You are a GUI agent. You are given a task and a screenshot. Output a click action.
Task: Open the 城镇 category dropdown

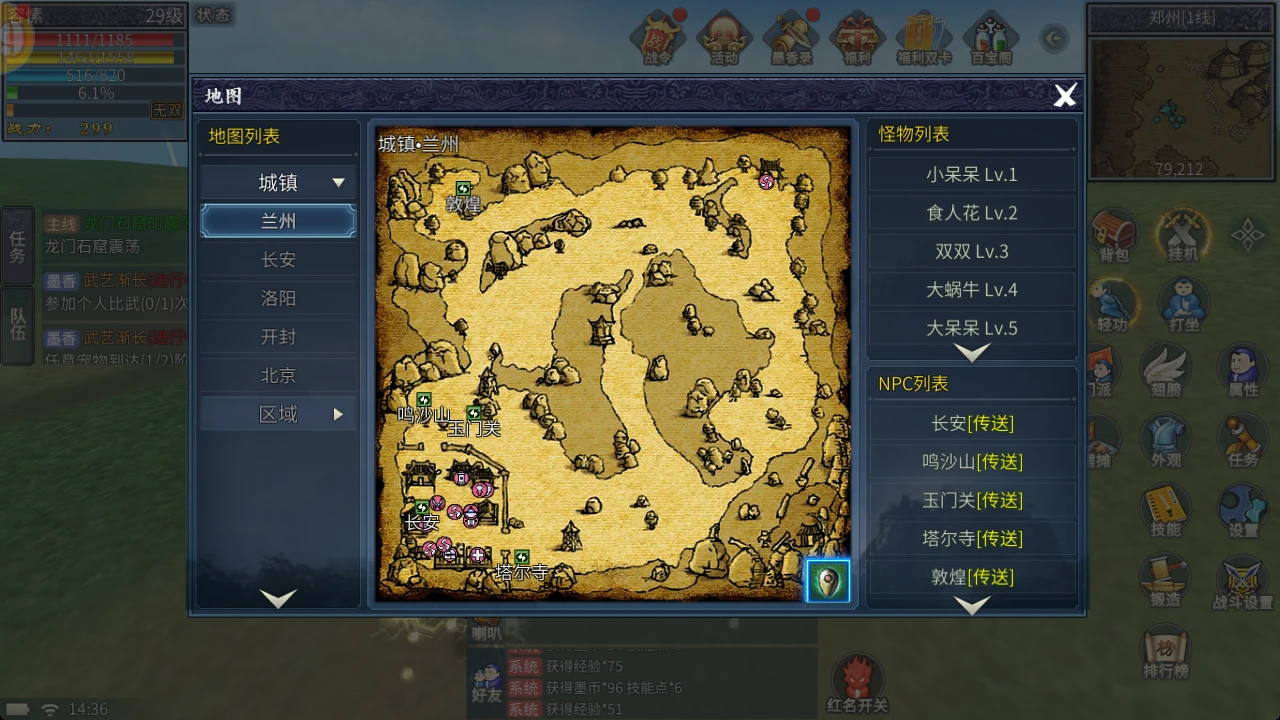(278, 182)
